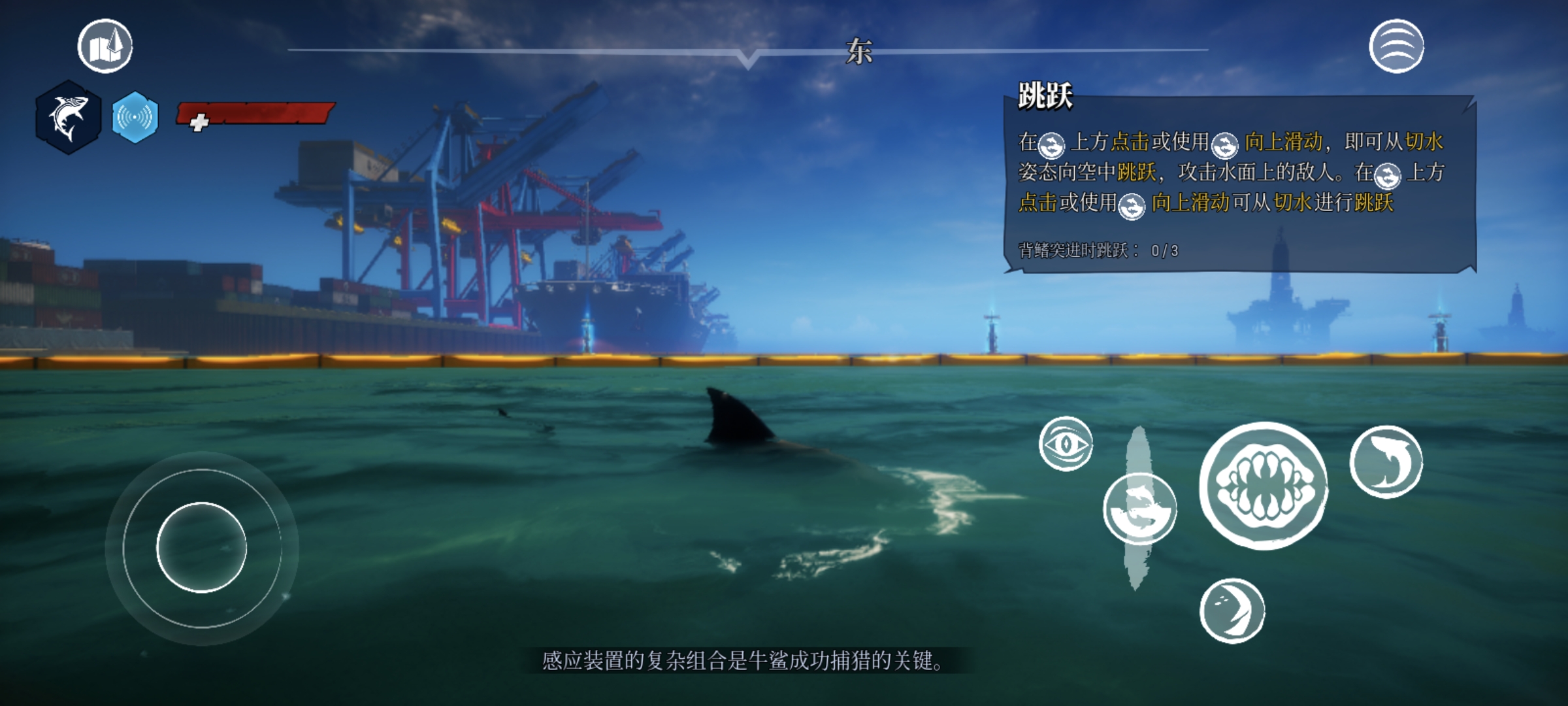This screenshot has width=1568, height=706.
Task: Tap the shark jaws bite button
Action: coord(1264,486)
